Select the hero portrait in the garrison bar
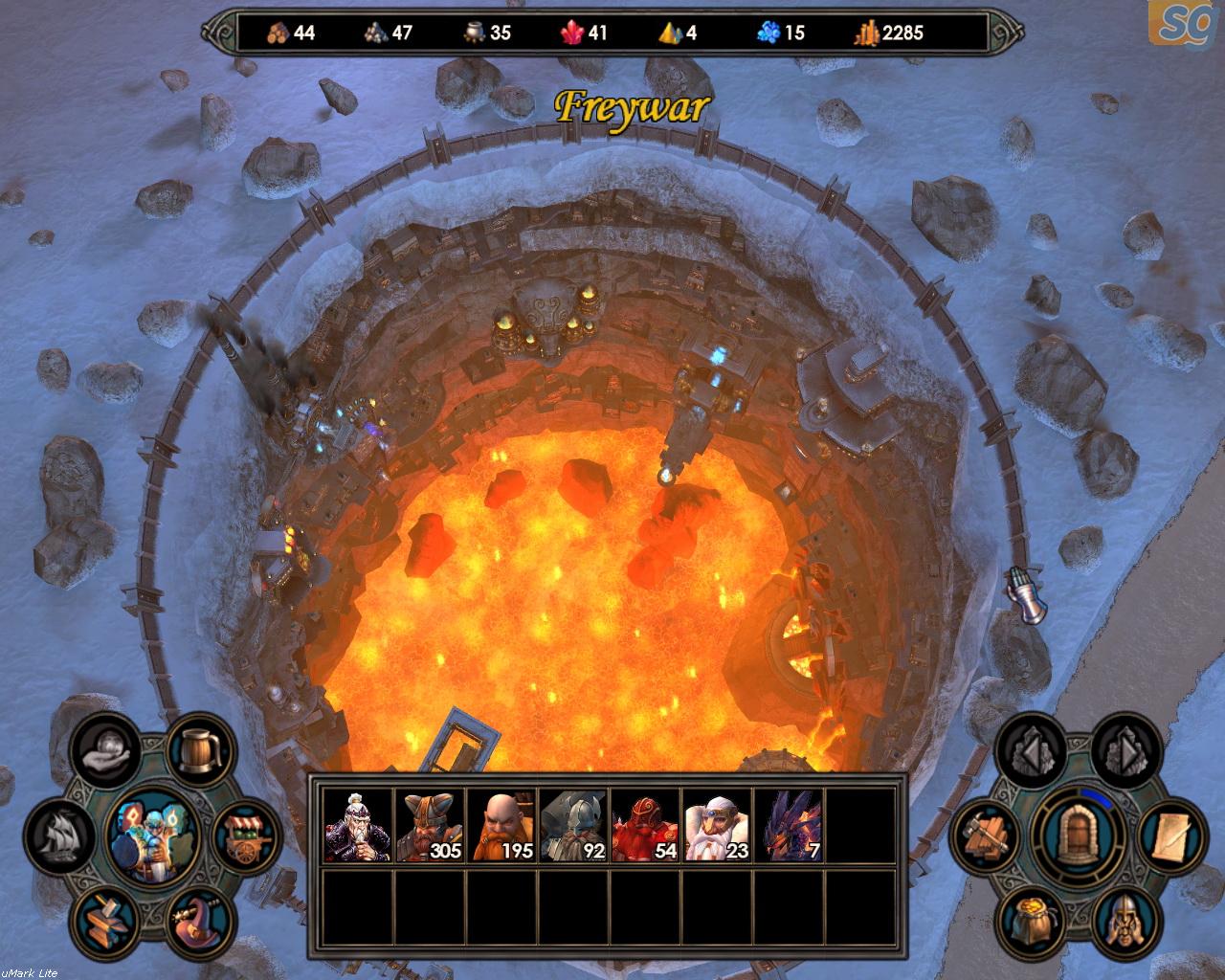 (358, 824)
